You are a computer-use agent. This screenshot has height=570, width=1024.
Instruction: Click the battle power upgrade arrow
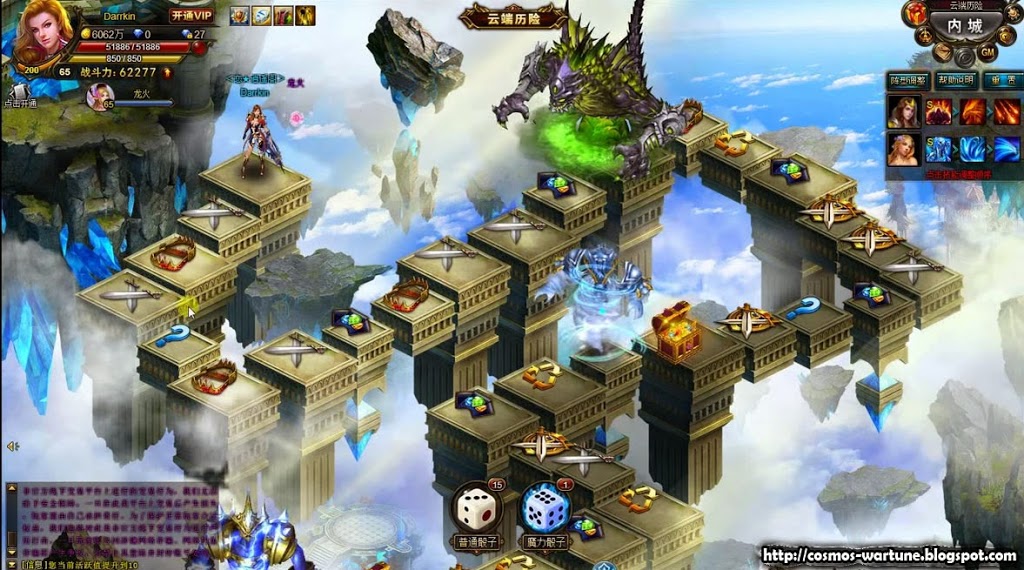(167, 72)
